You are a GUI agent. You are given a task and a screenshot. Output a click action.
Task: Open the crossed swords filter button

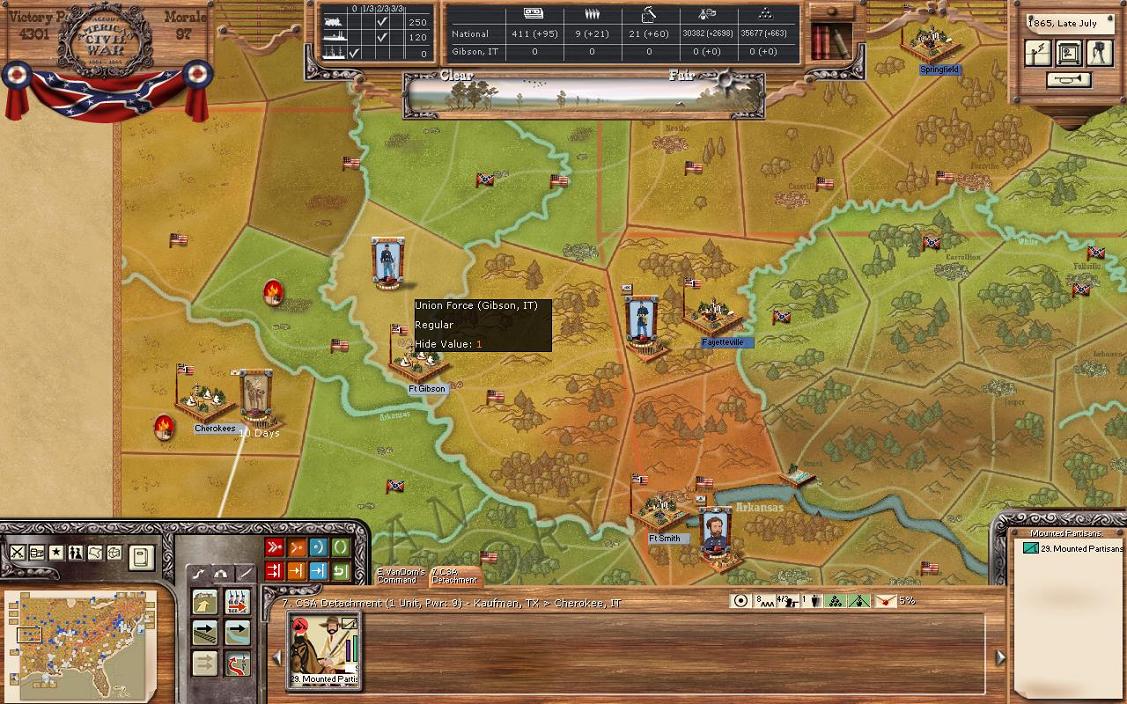coord(17,553)
